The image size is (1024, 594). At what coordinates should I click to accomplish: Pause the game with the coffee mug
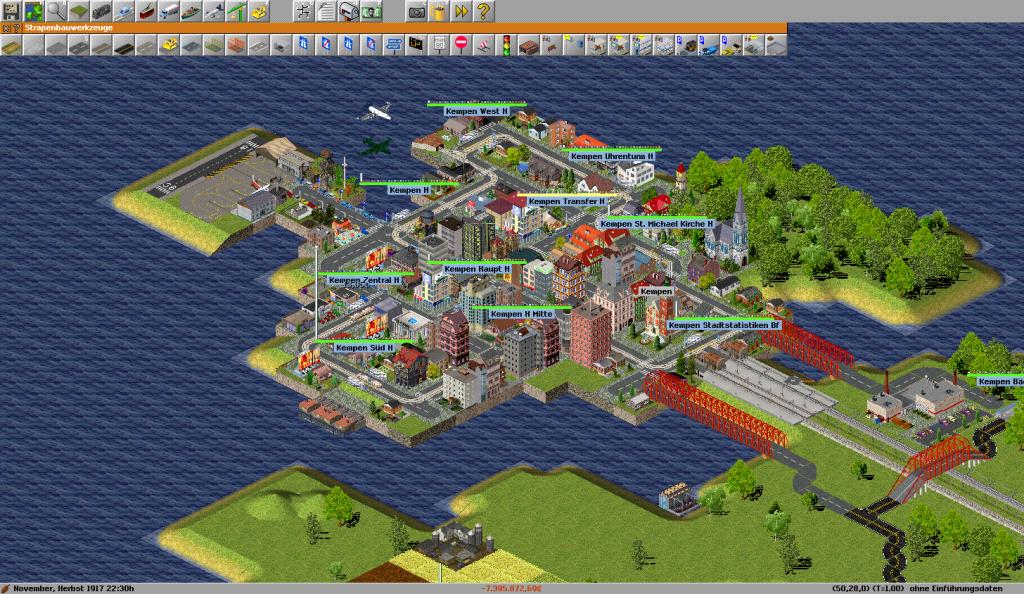[x=439, y=11]
